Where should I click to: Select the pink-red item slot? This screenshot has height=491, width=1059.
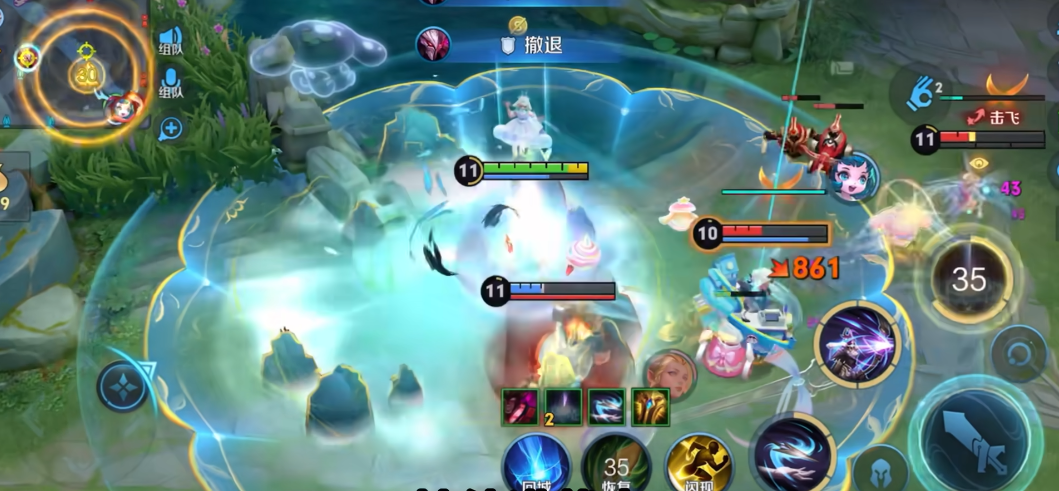(520, 407)
